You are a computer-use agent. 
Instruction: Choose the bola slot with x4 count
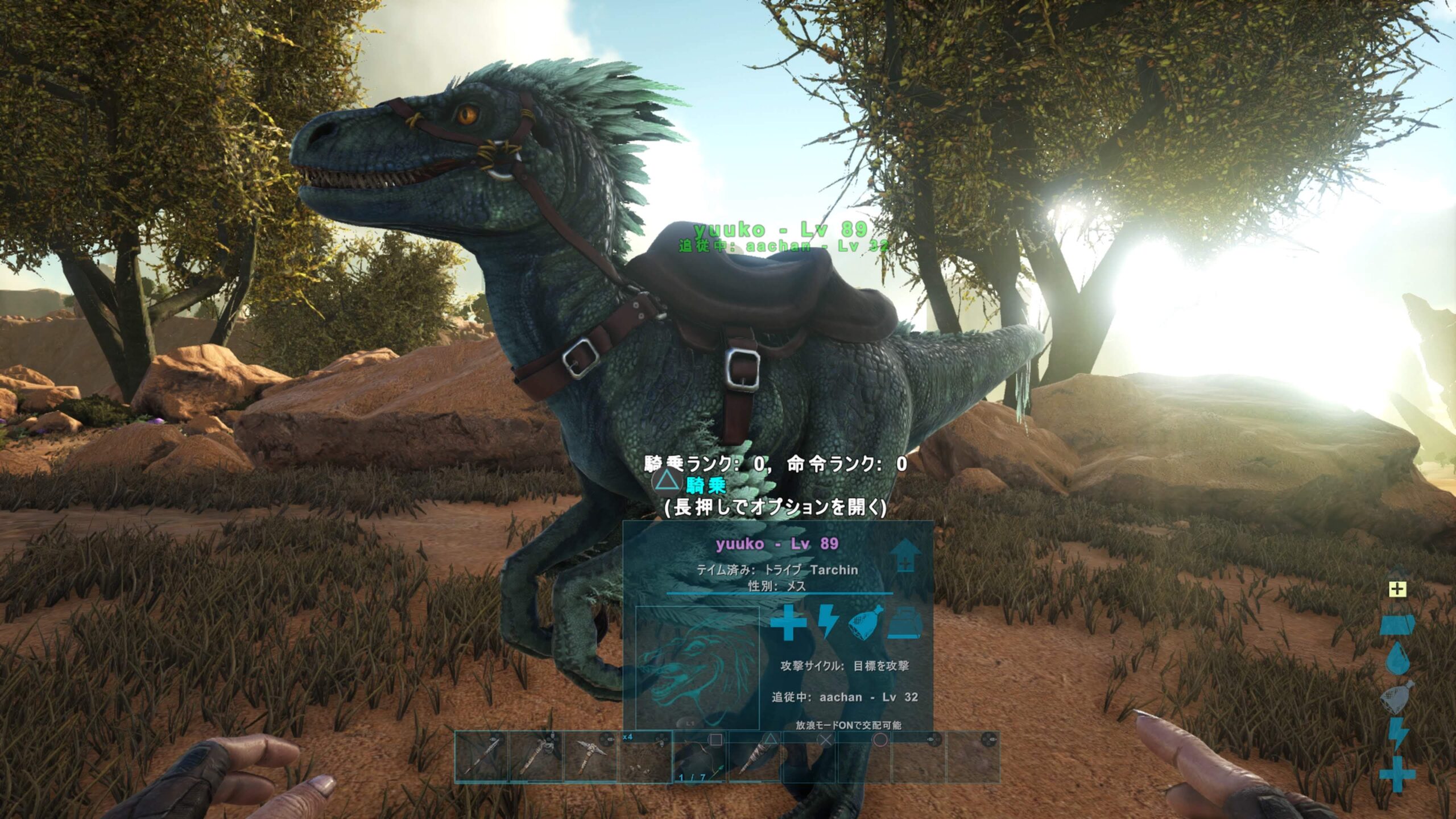[645, 757]
